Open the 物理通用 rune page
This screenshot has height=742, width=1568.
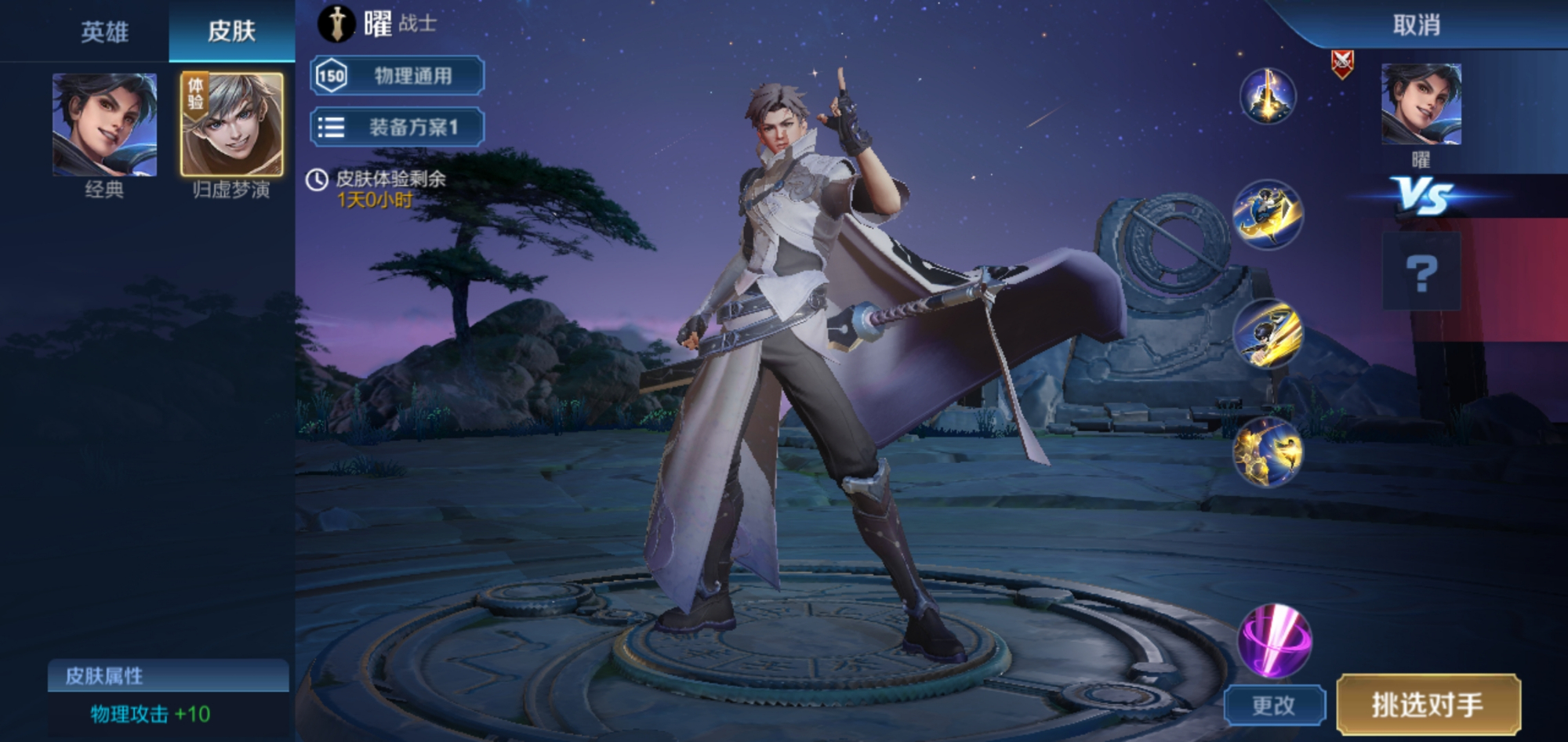point(397,76)
